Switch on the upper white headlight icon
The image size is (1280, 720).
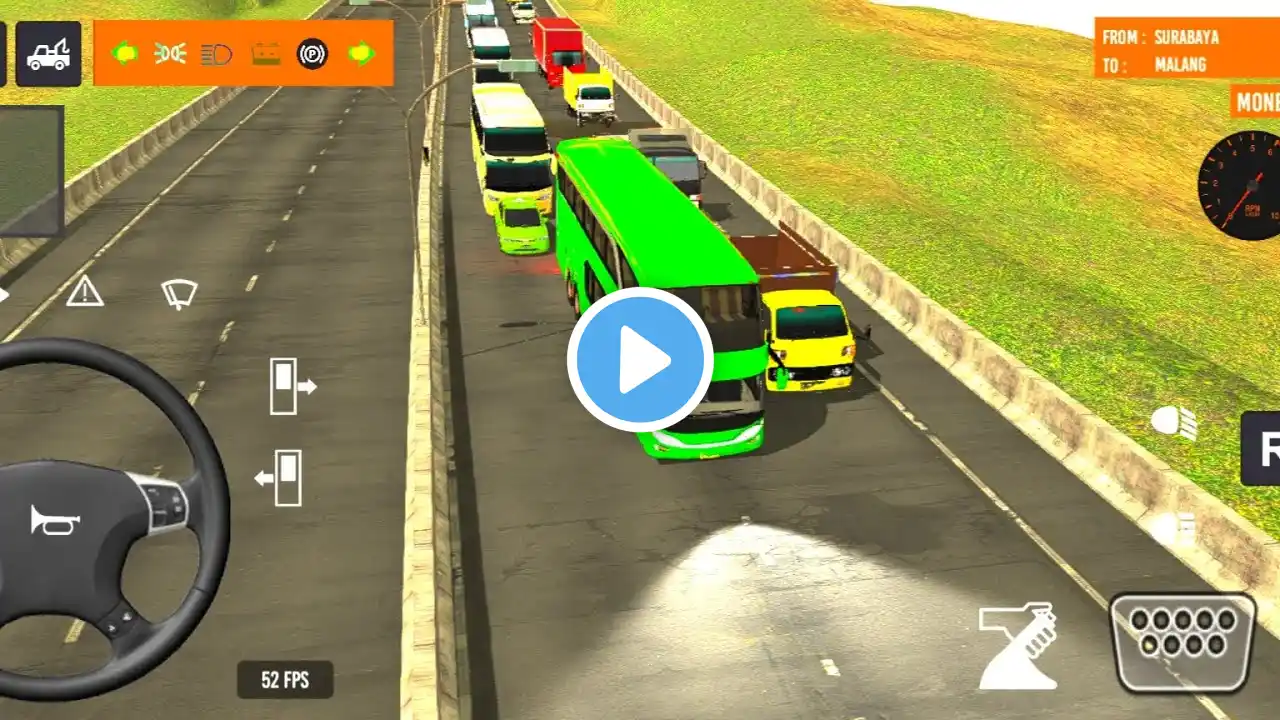[x=1174, y=424]
